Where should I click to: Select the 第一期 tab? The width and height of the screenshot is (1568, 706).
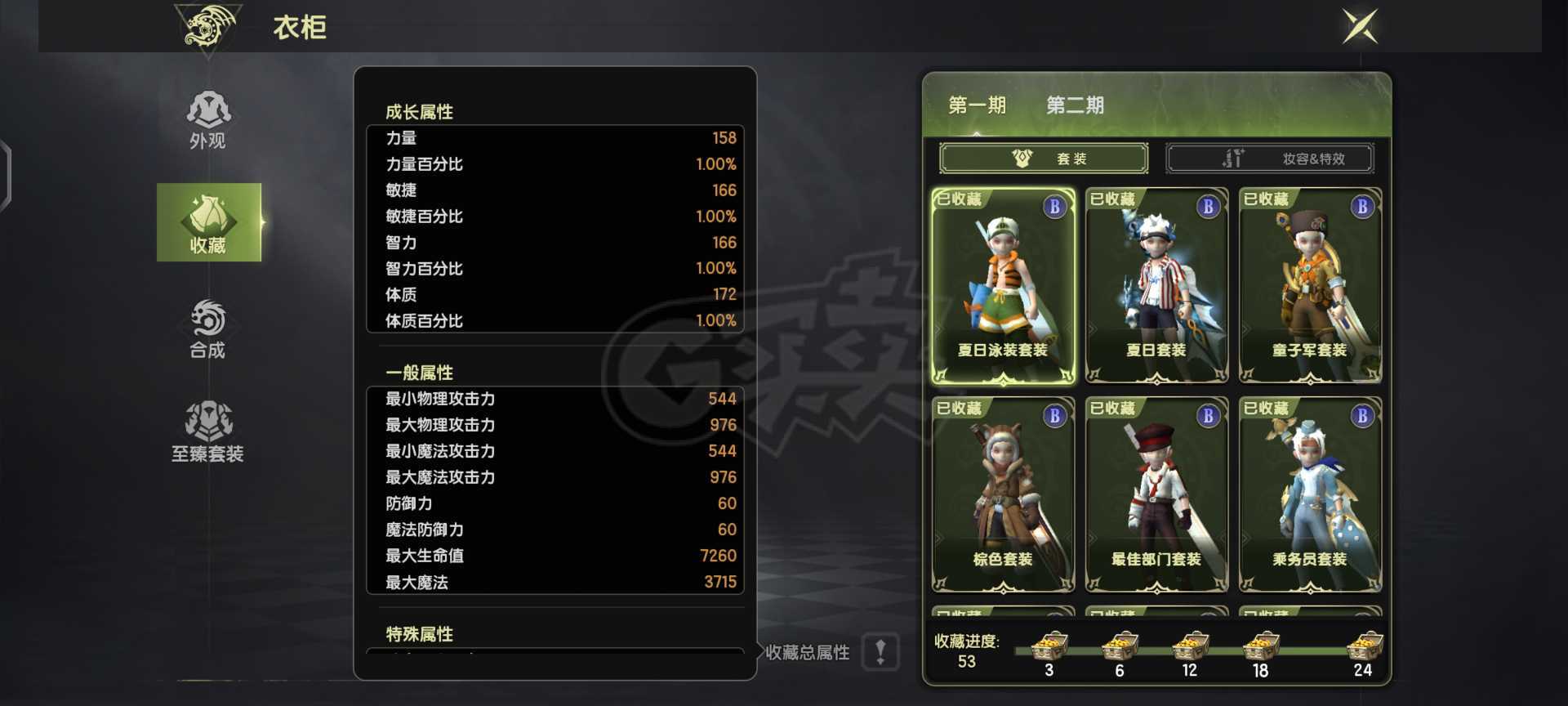[977, 105]
